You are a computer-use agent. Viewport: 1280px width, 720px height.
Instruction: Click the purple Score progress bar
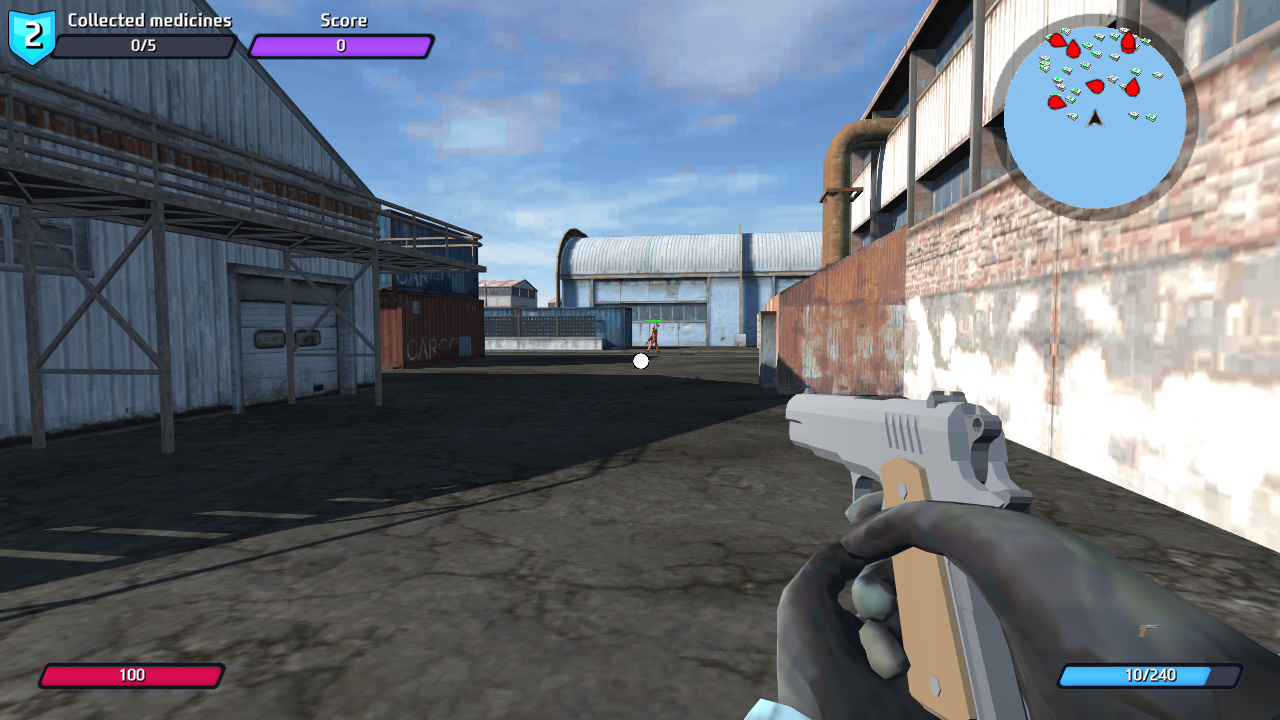coord(340,44)
